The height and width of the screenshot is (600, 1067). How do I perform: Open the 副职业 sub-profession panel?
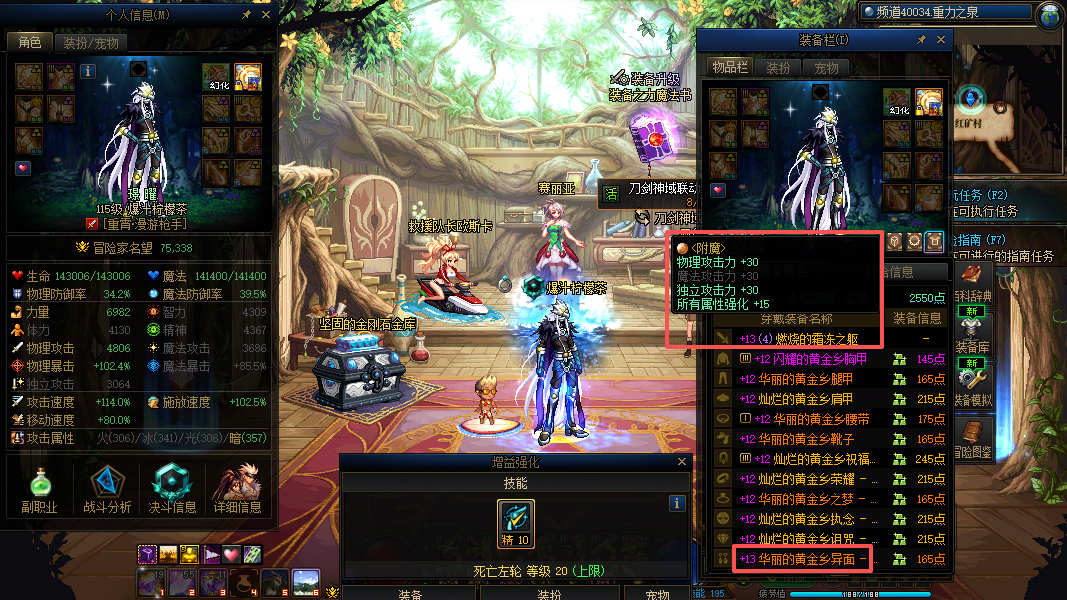[40, 490]
